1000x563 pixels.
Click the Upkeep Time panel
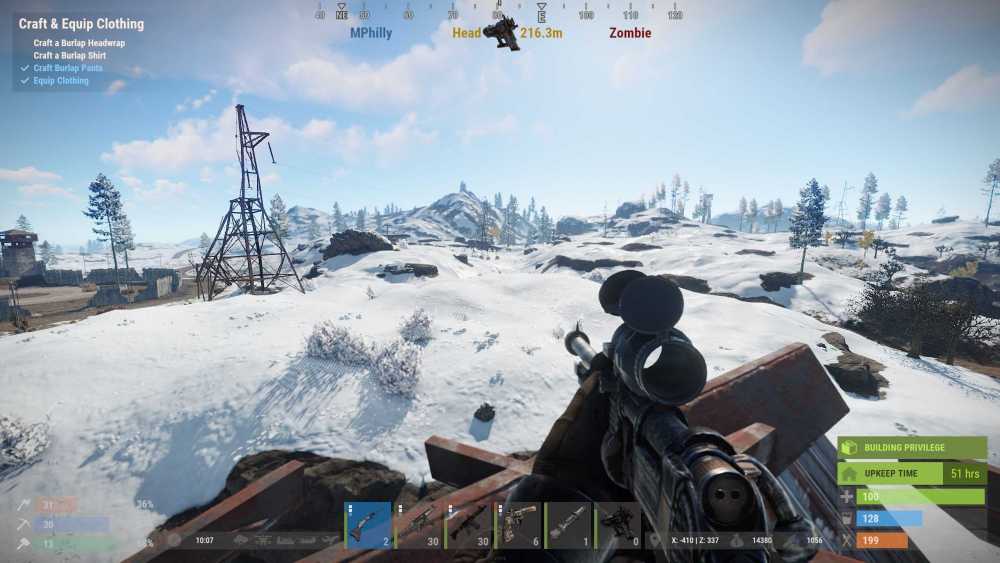(912, 473)
